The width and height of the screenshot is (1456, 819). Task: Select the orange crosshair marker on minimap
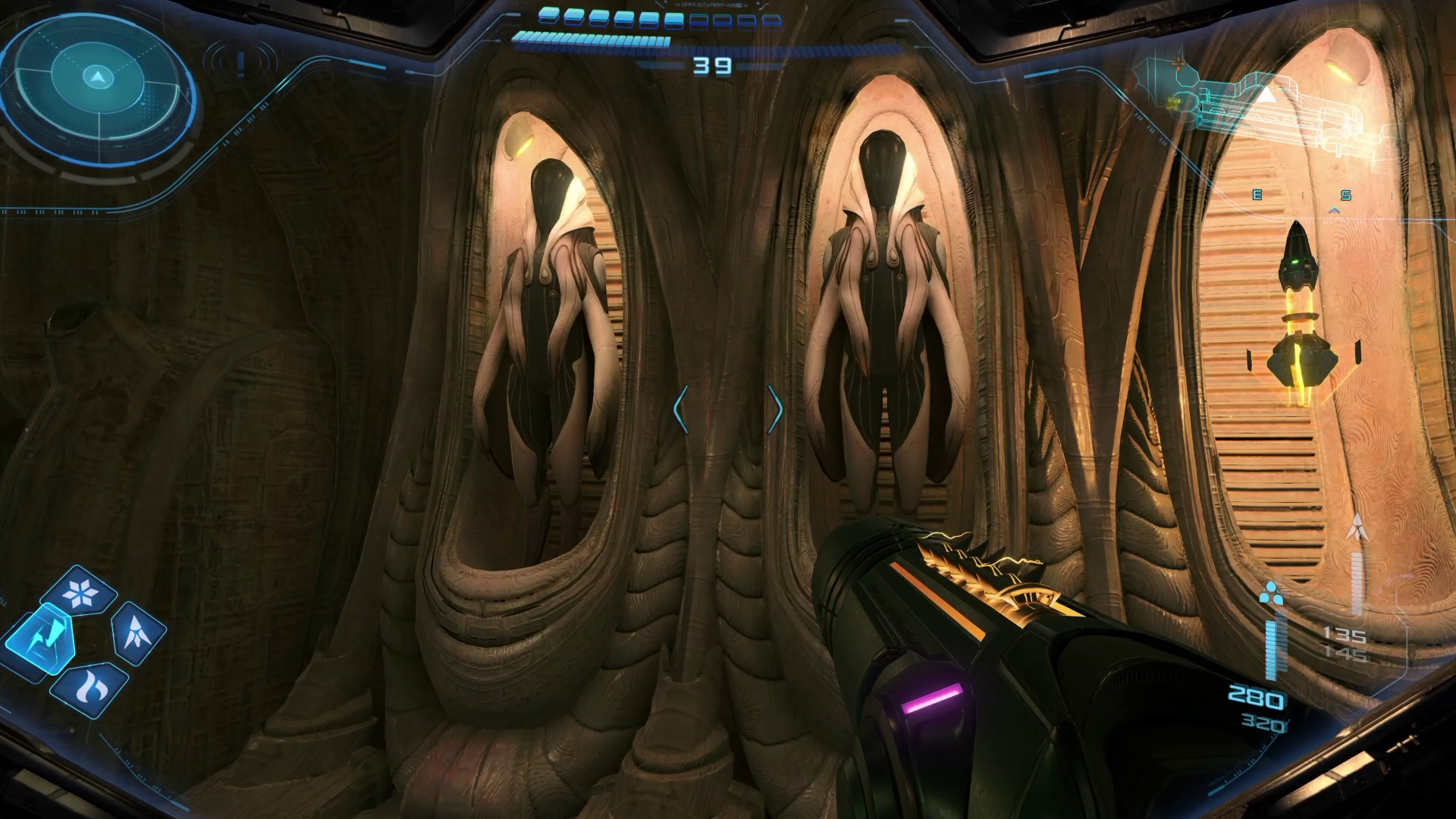(1178, 63)
